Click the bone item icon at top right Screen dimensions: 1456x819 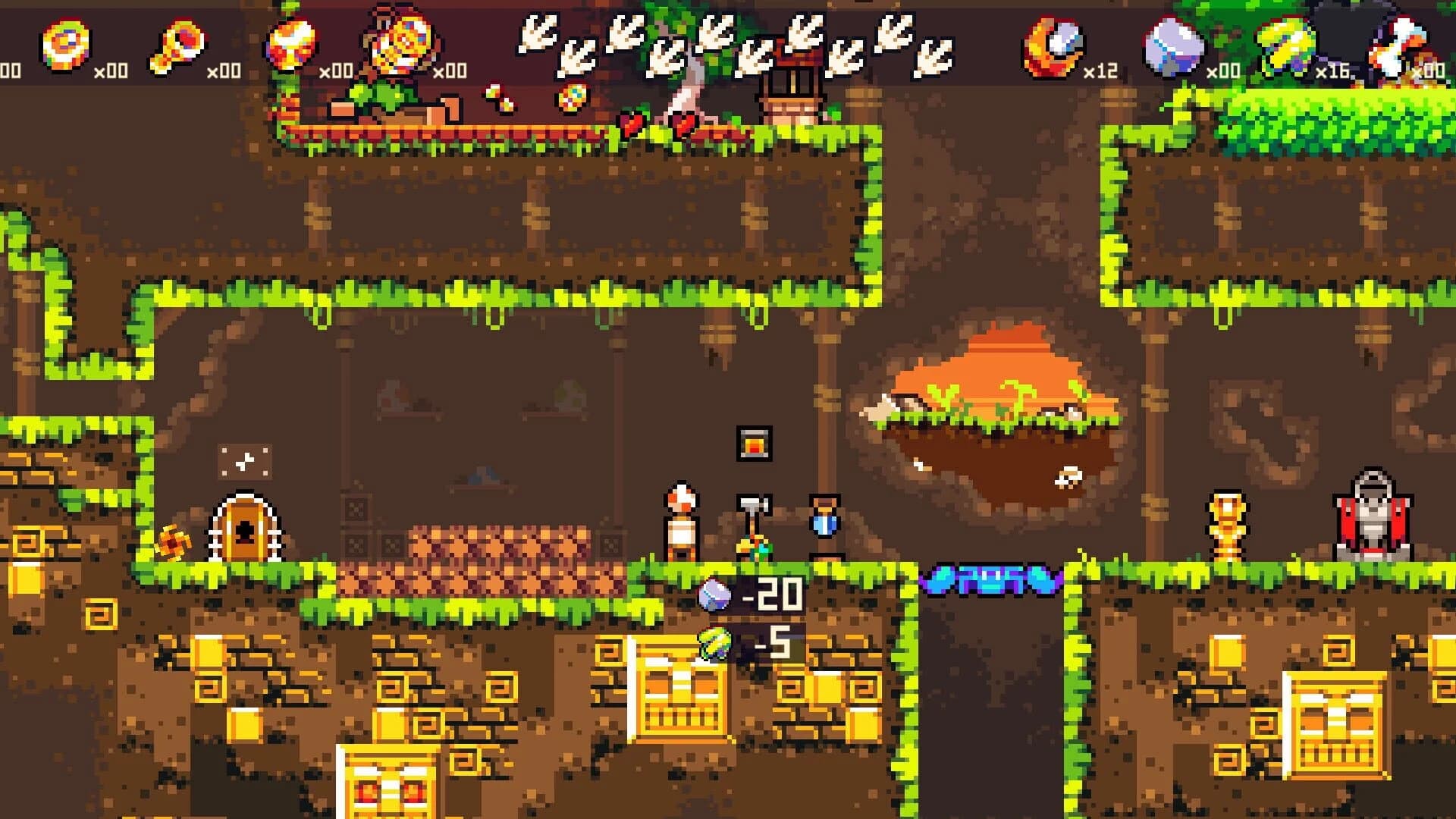[x=1399, y=45]
